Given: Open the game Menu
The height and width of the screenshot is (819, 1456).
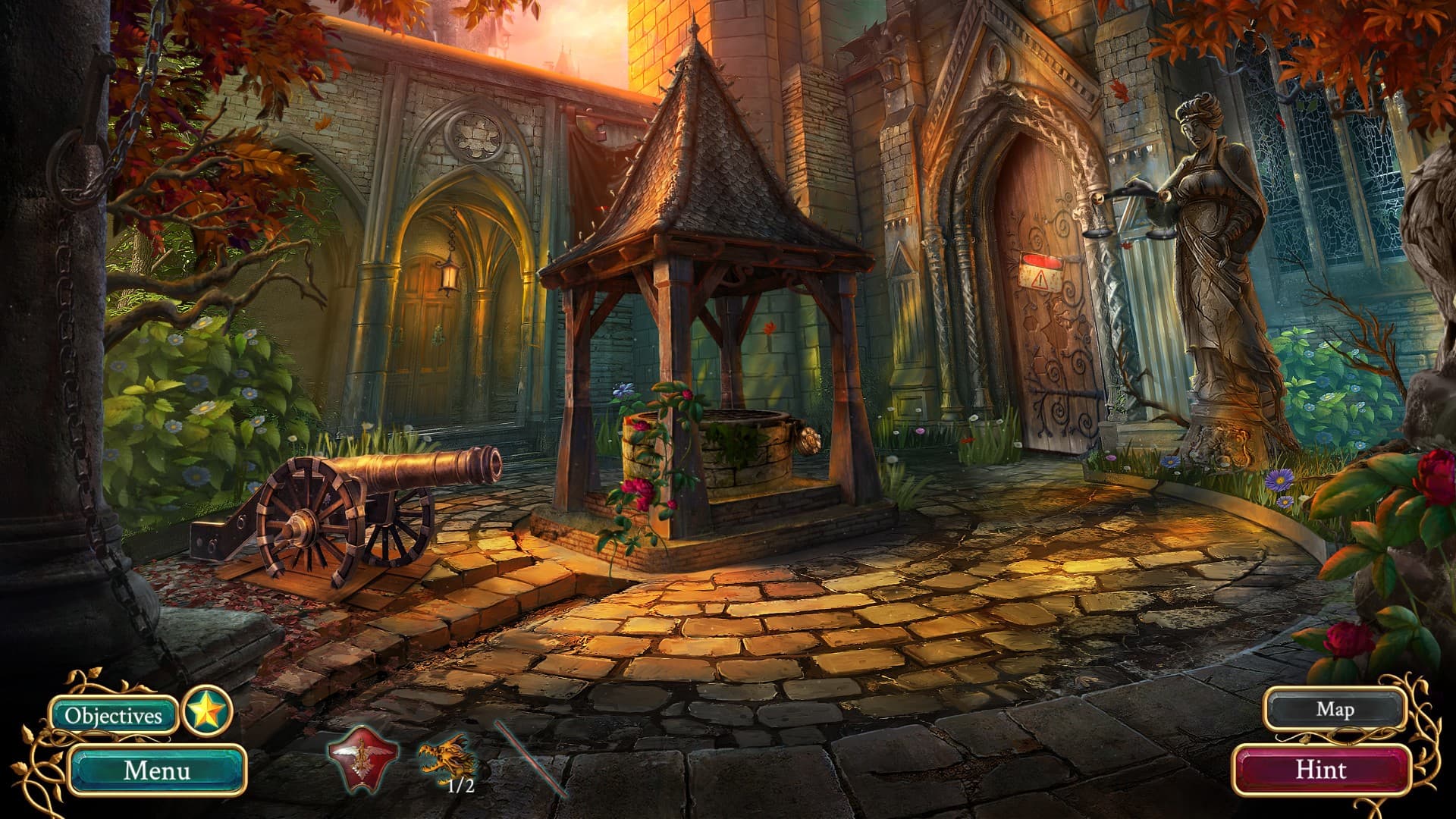Looking at the screenshot, I should tap(156, 772).
